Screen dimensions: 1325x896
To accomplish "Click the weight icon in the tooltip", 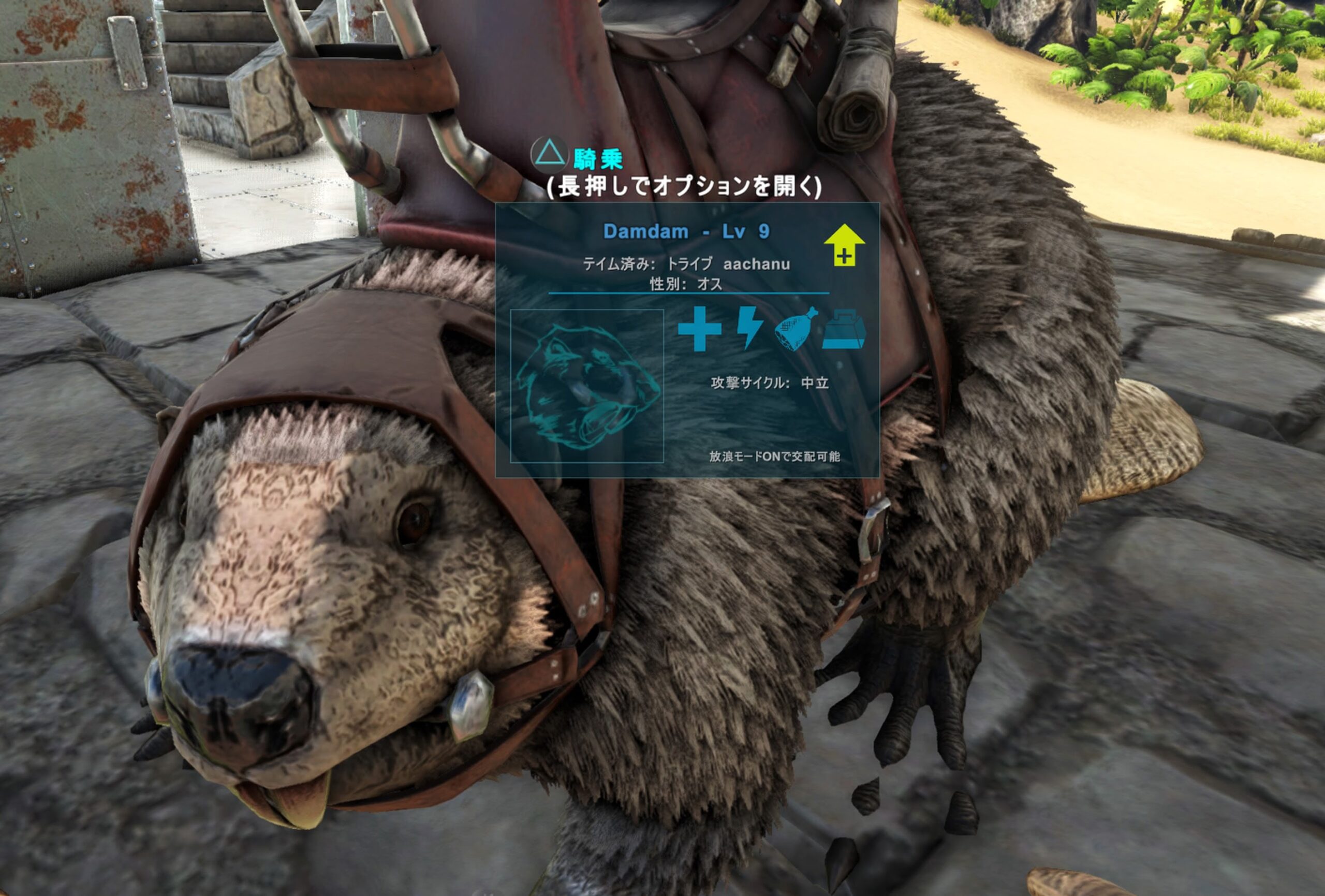I will pyautogui.click(x=843, y=329).
